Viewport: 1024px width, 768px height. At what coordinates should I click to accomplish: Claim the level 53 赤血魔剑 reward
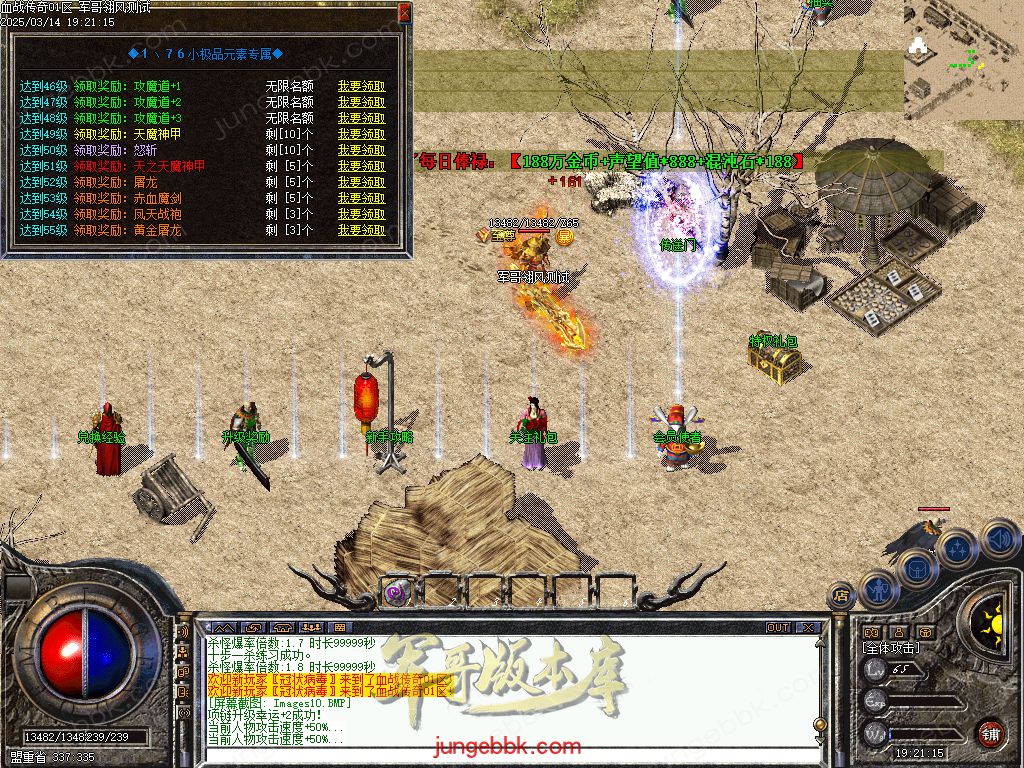[x=361, y=198]
